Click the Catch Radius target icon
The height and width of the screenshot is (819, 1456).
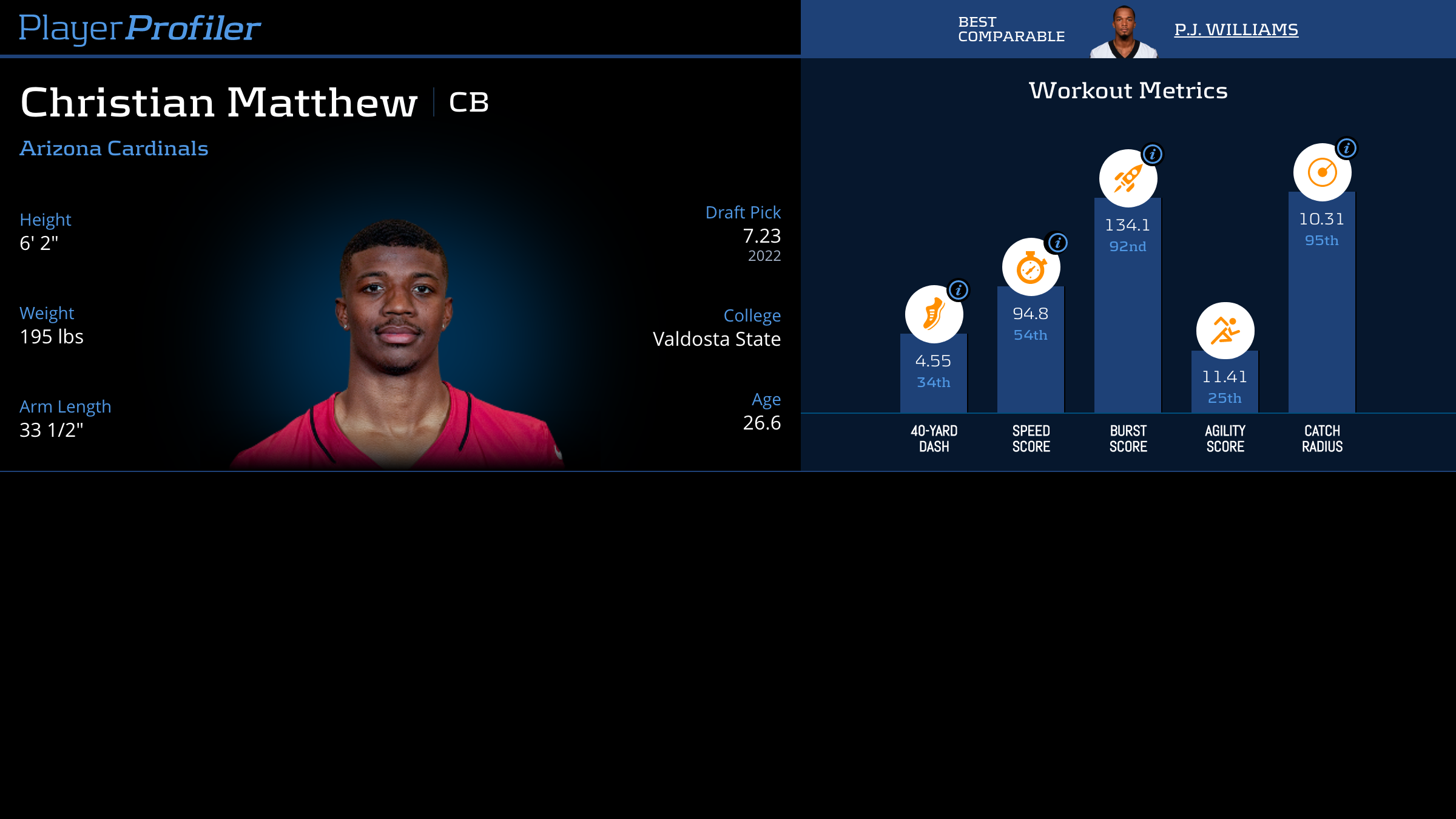(1322, 172)
